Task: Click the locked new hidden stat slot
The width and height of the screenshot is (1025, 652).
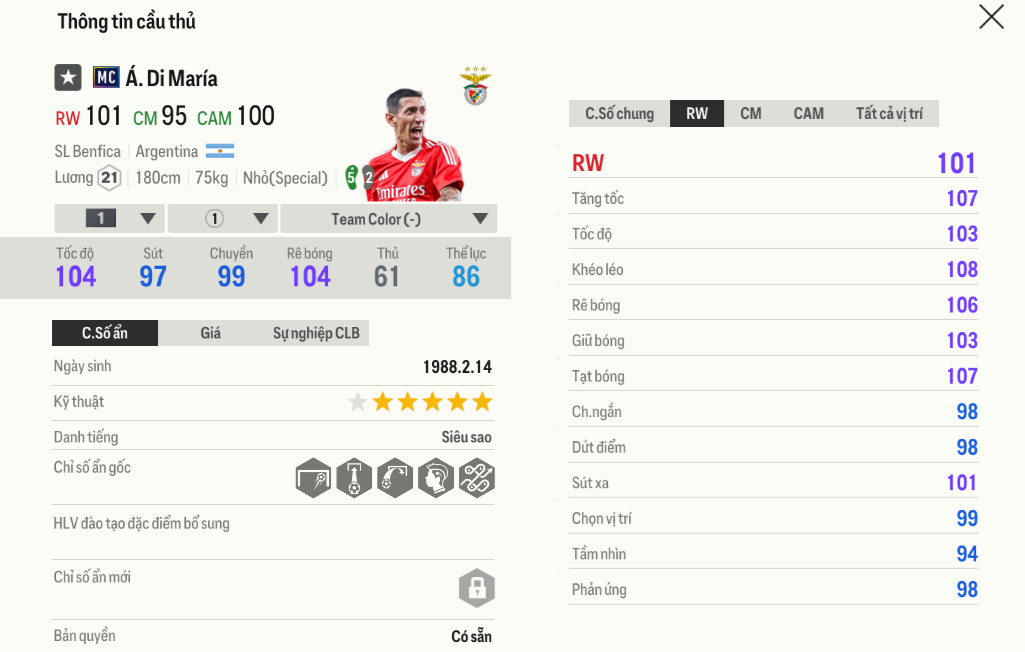Action: [477, 587]
